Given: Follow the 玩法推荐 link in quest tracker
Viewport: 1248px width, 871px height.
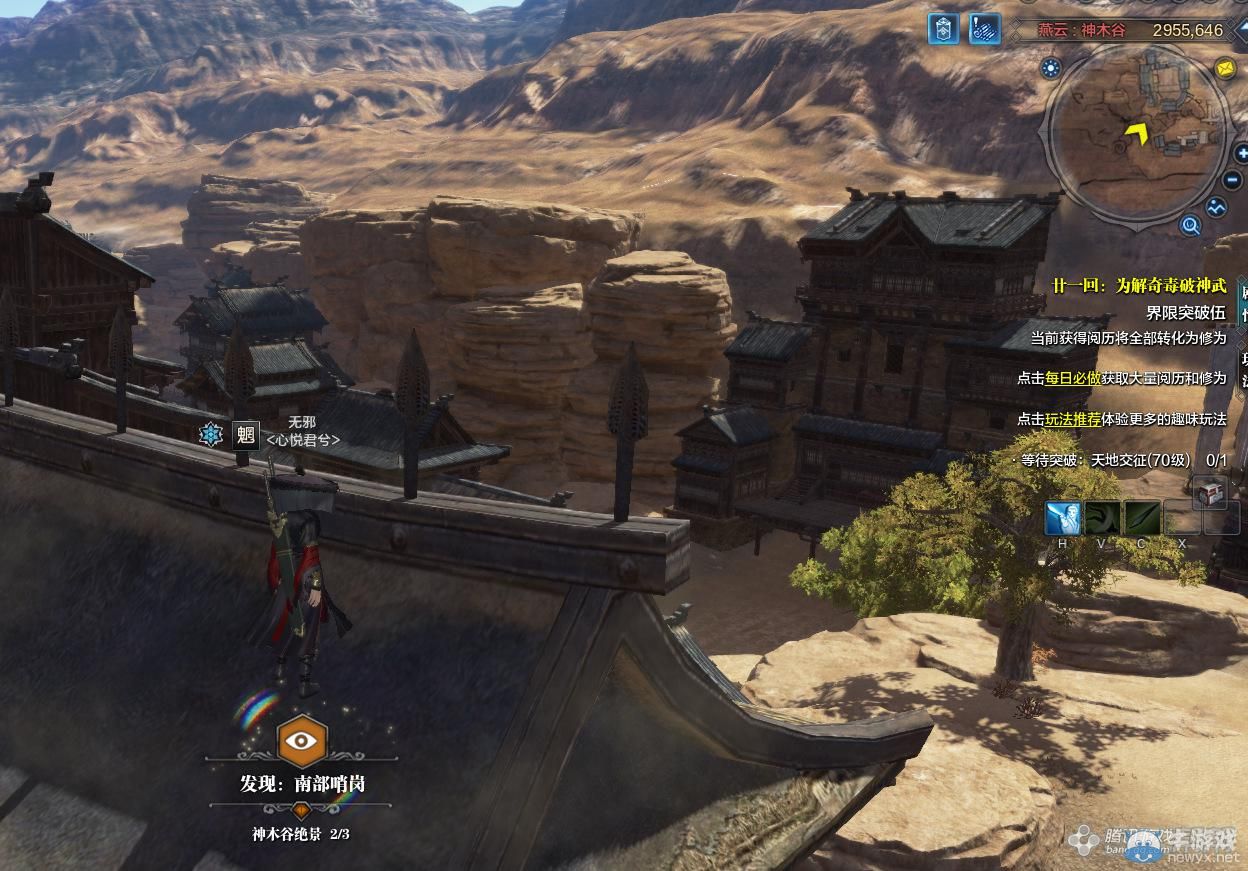Looking at the screenshot, I should [x=1073, y=419].
